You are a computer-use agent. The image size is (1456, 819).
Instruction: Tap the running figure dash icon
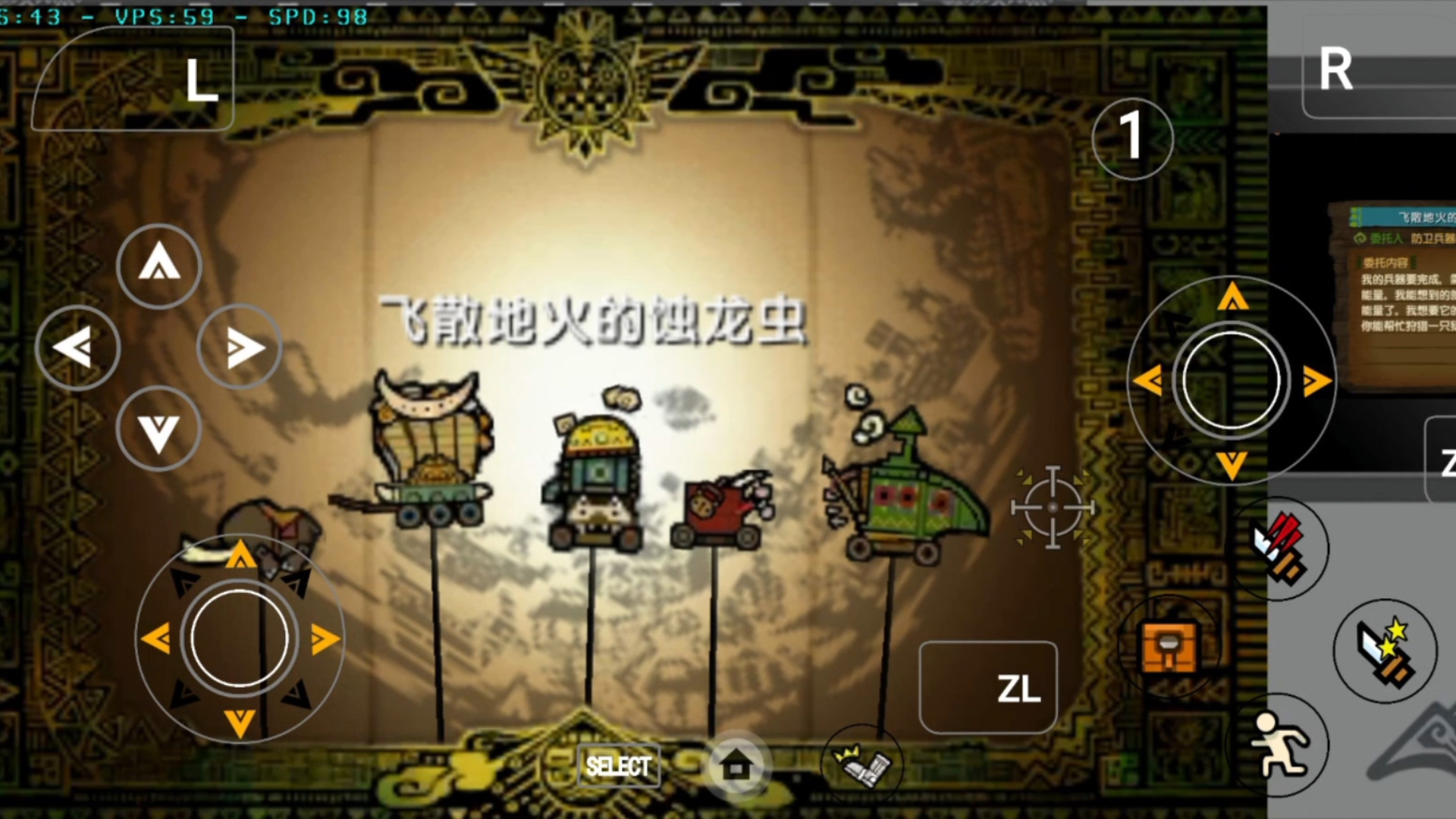(1279, 745)
